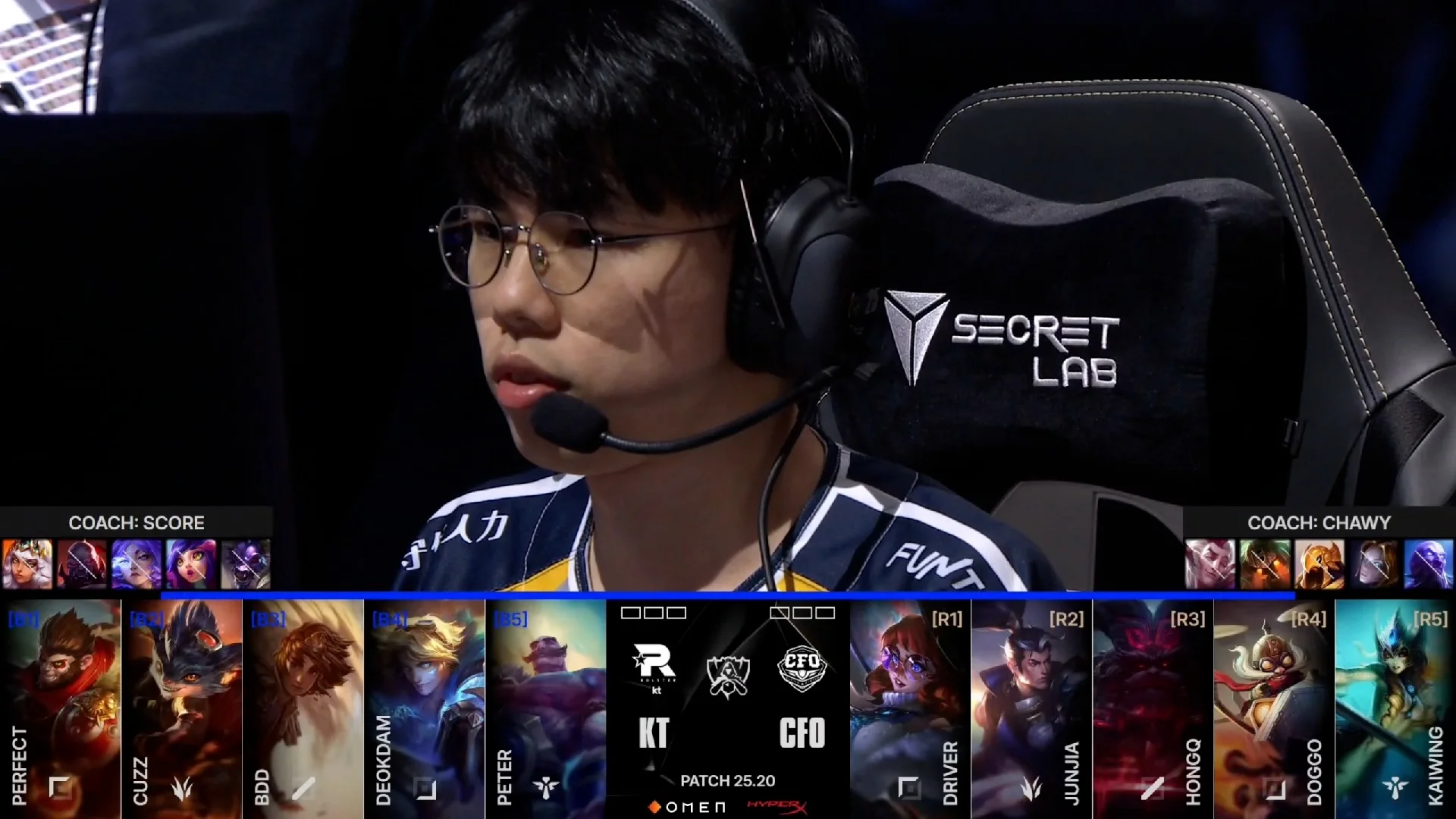Click the CFO team logo
This screenshot has width=1456, height=819.
click(802, 667)
